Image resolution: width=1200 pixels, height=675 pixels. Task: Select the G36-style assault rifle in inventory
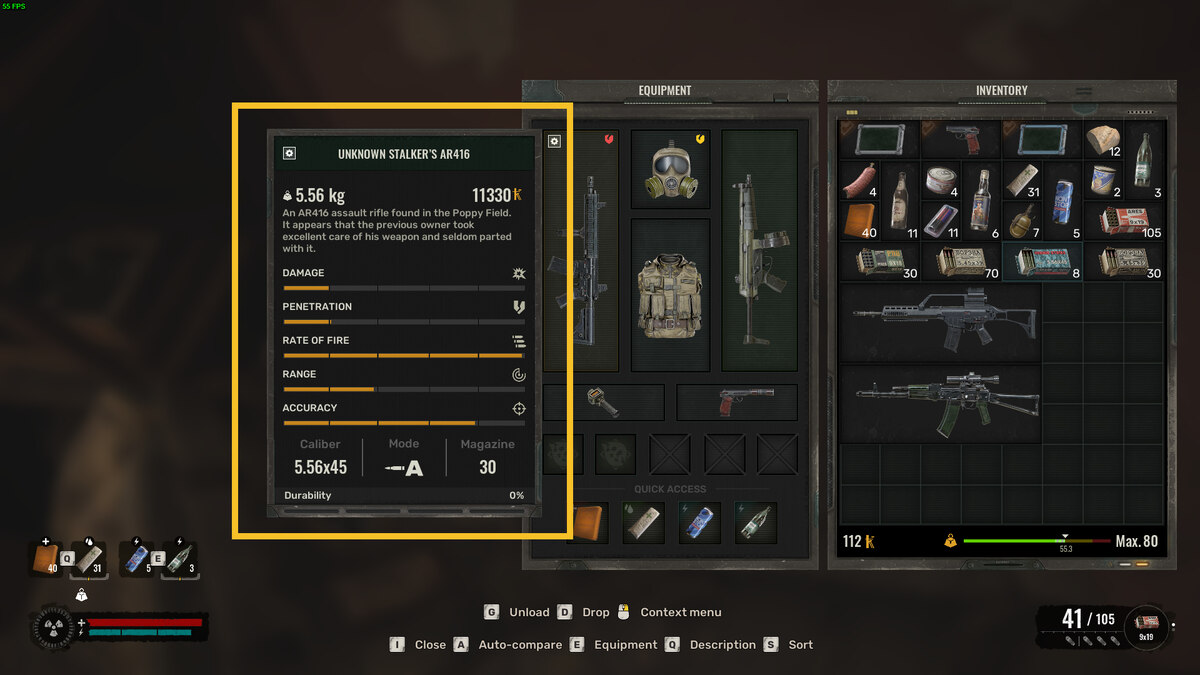939,322
